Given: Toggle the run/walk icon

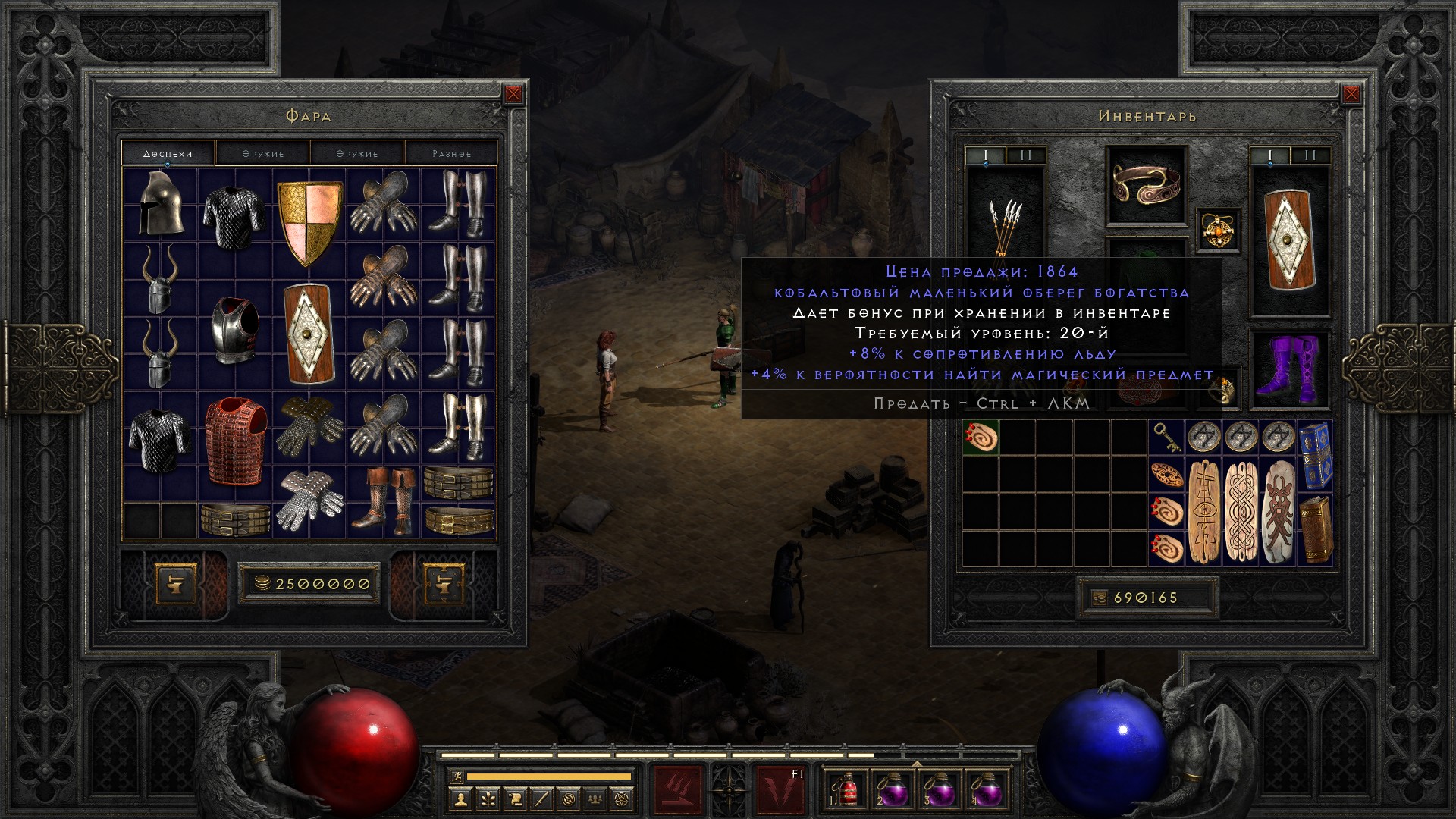Looking at the screenshot, I should pos(456,777).
